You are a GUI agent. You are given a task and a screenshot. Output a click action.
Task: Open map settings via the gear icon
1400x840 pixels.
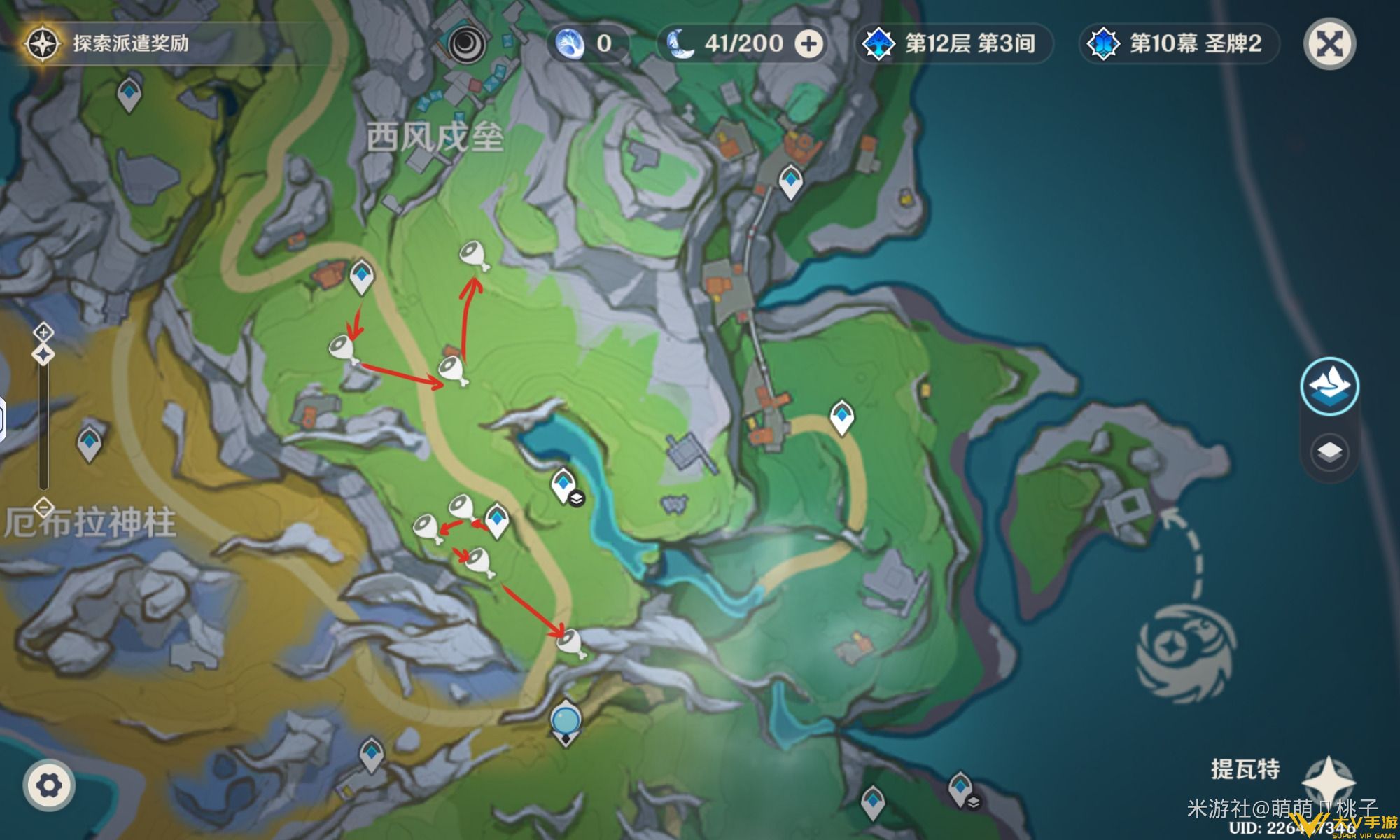point(48,785)
